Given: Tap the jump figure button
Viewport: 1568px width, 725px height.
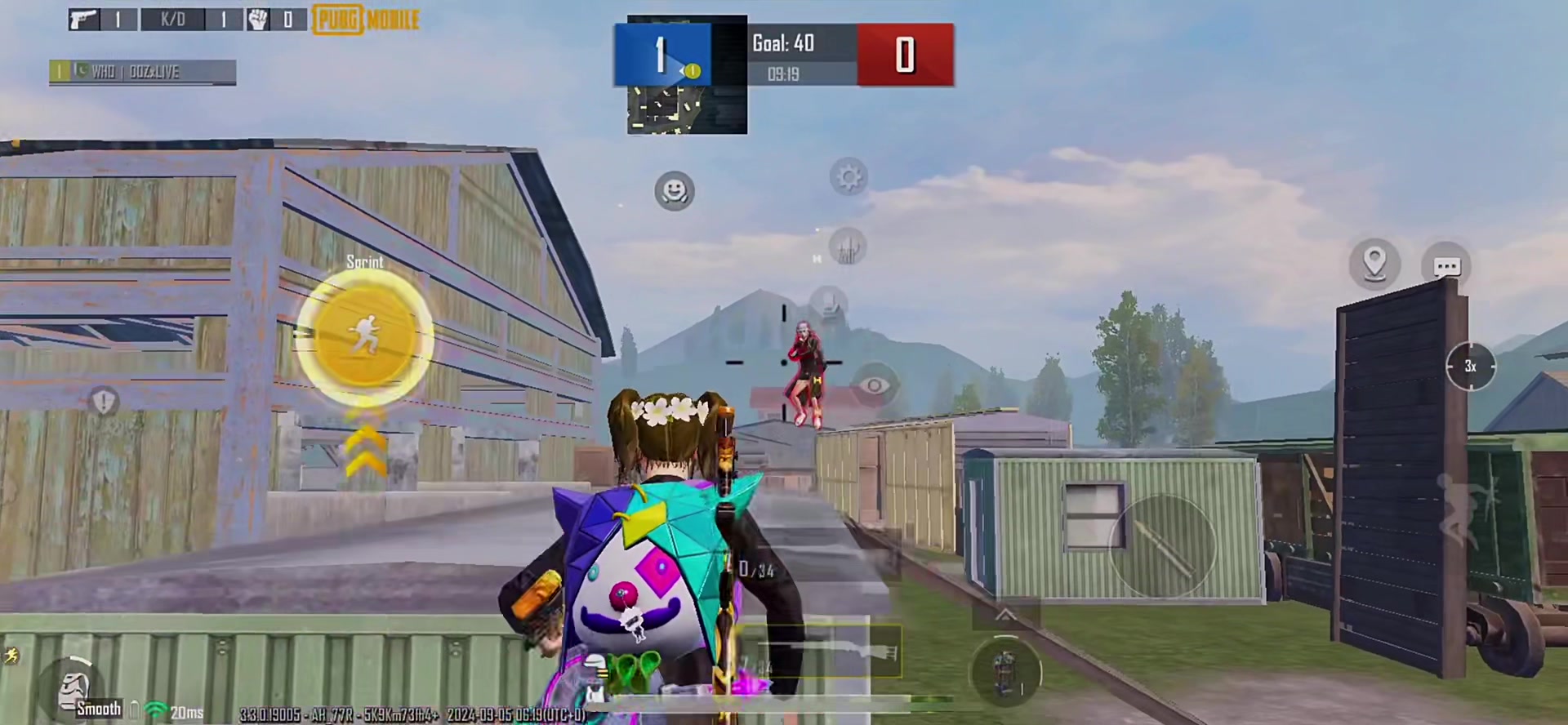Looking at the screenshot, I should (1464, 510).
